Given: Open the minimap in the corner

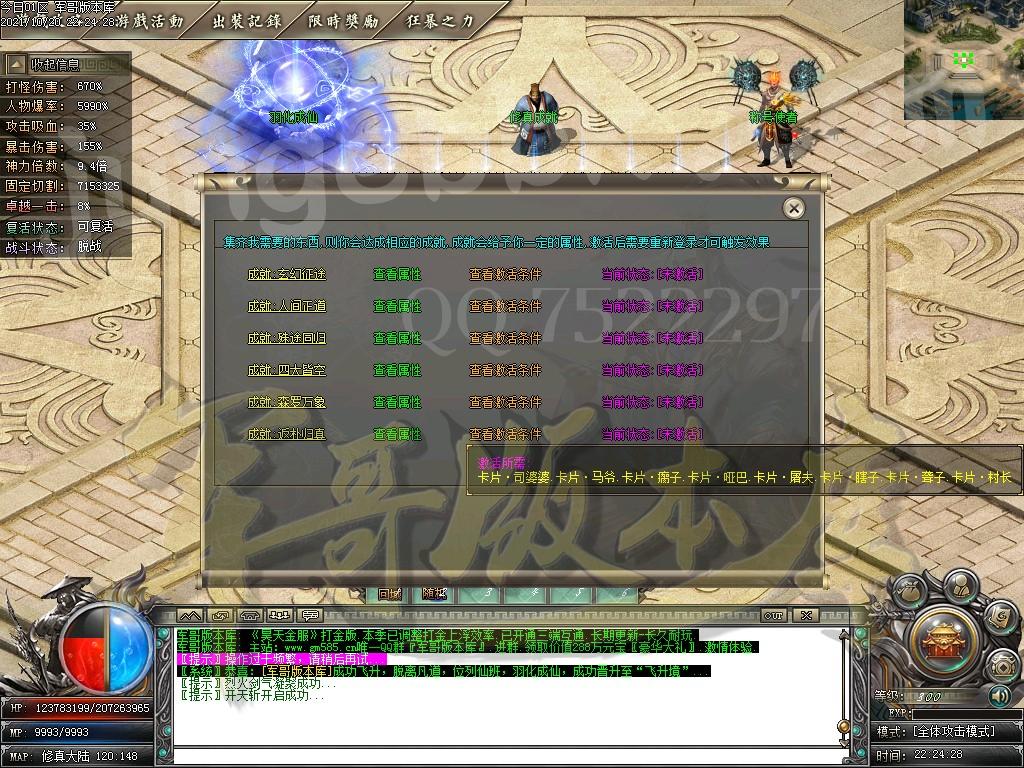Looking at the screenshot, I should point(963,60).
